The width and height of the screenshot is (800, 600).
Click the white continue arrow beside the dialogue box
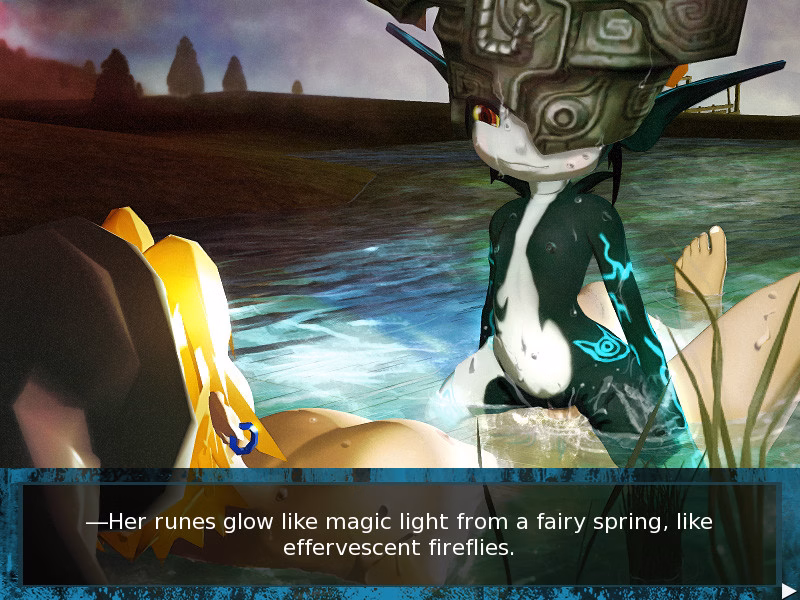click(788, 590)
